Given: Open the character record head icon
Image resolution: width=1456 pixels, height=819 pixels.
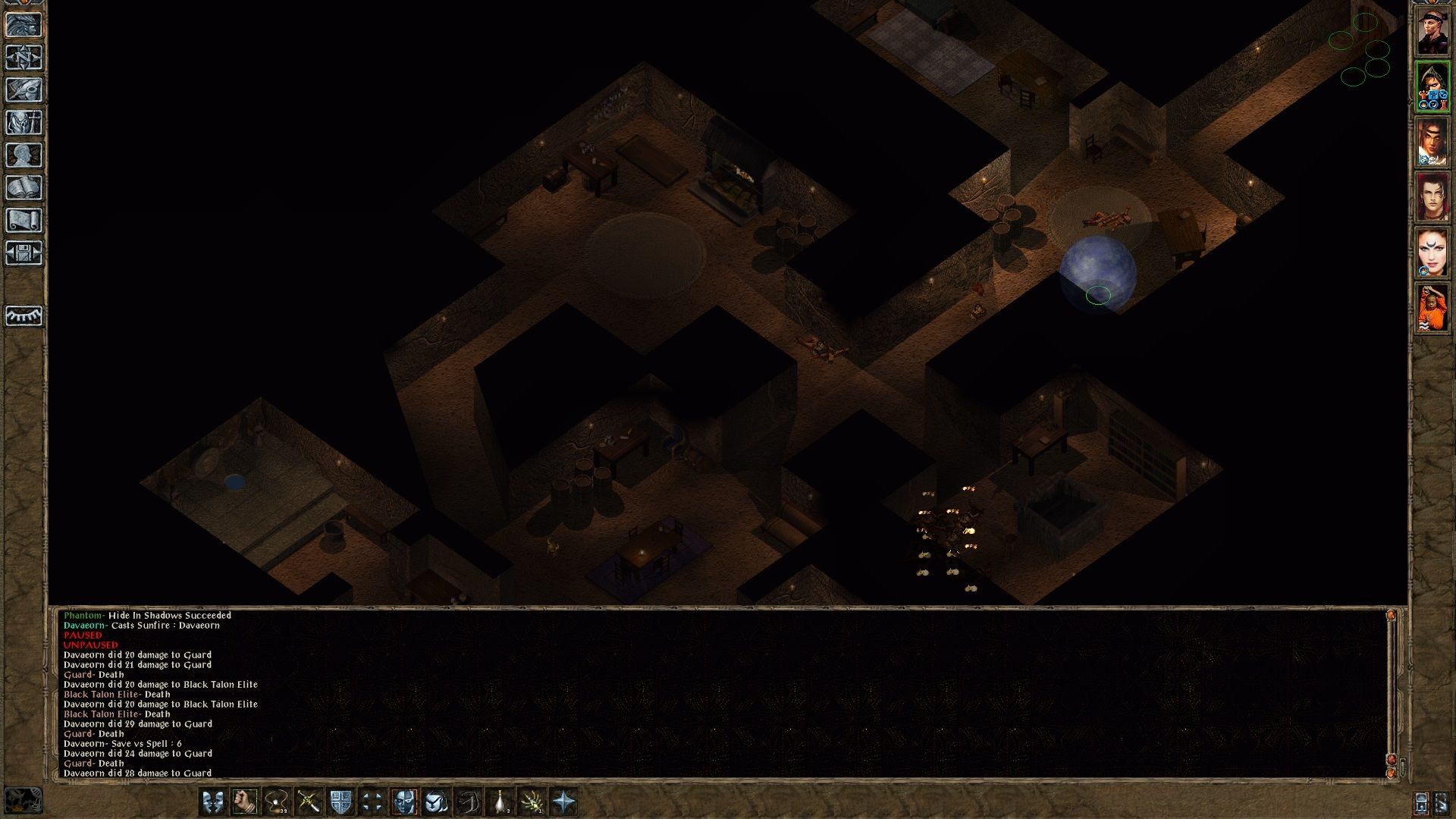Looking at the screenshot, I should pyautogui.click(x=24, y=155).
